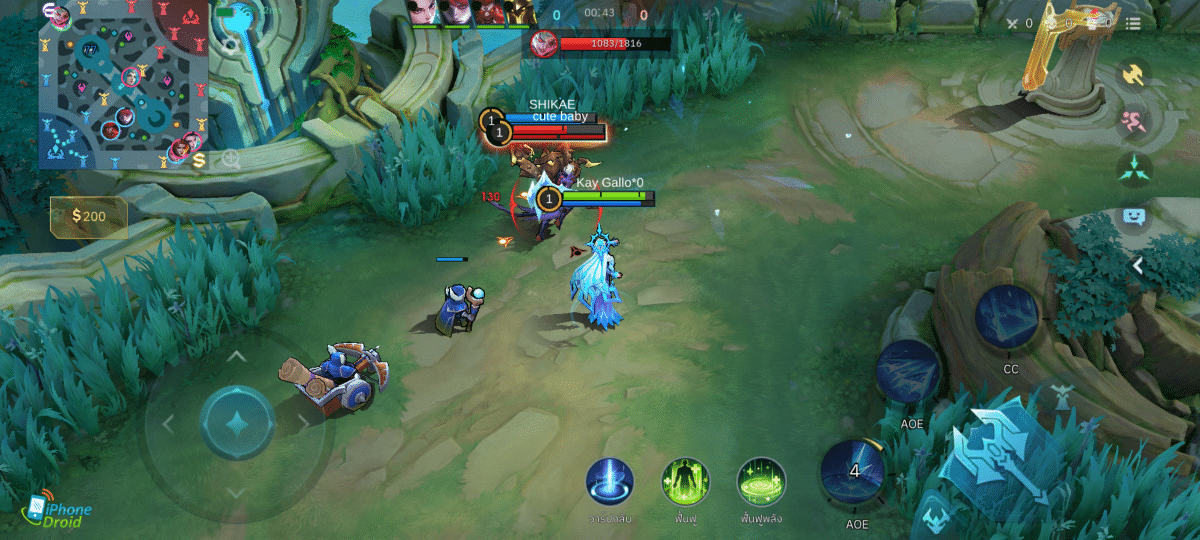Image resolution: width=1200 pixels, height=540 pixels.
Task: Send the yellow axe attack signal
Action: [x=1133, y=75]
